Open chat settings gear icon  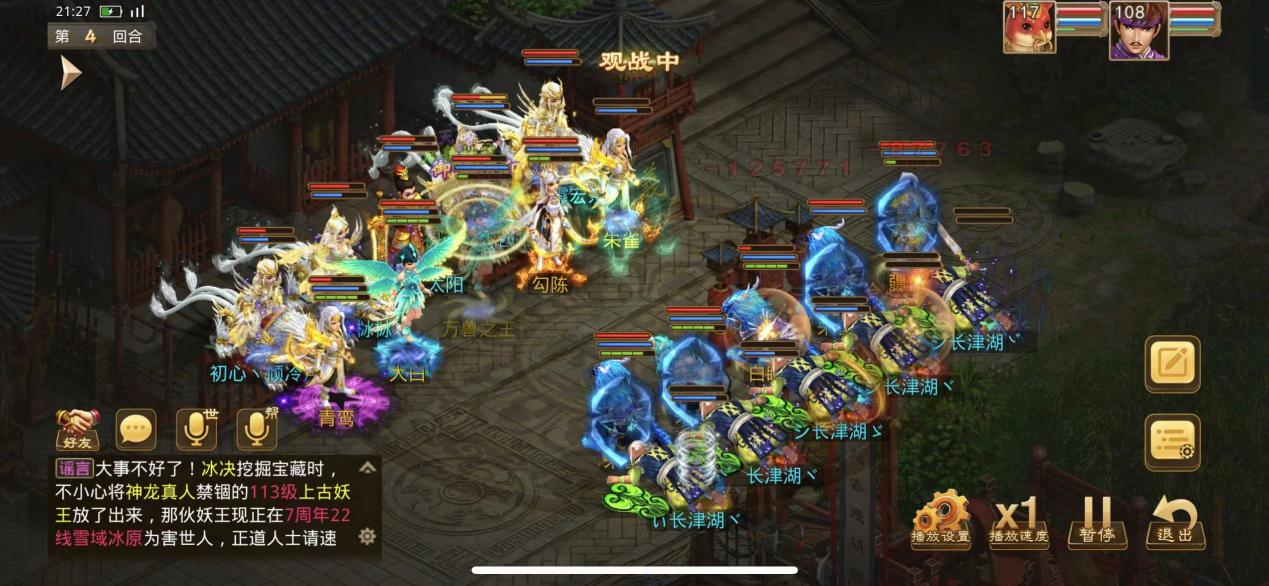click(367, 537)
